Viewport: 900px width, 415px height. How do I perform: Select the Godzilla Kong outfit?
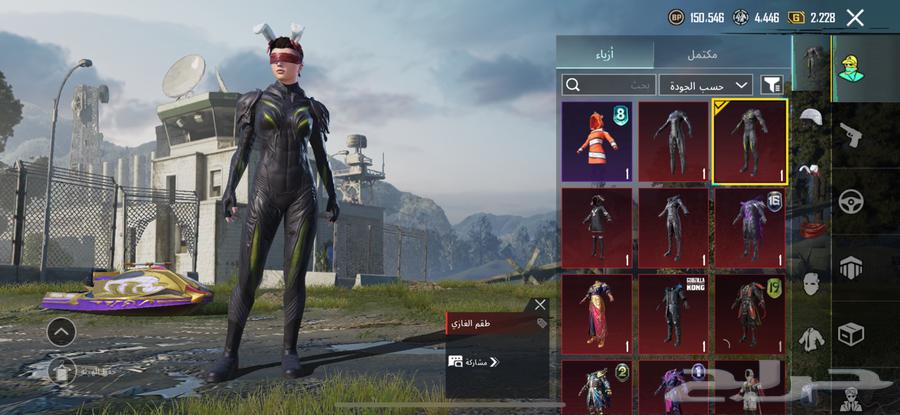coord(673,314)
